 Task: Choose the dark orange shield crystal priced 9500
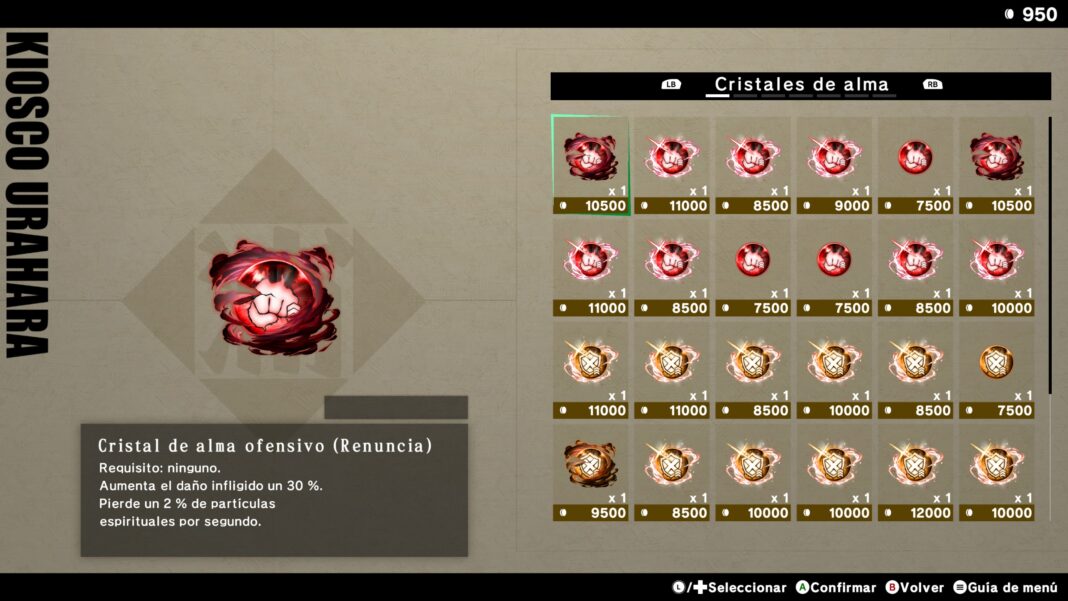(x=590, y=470)
